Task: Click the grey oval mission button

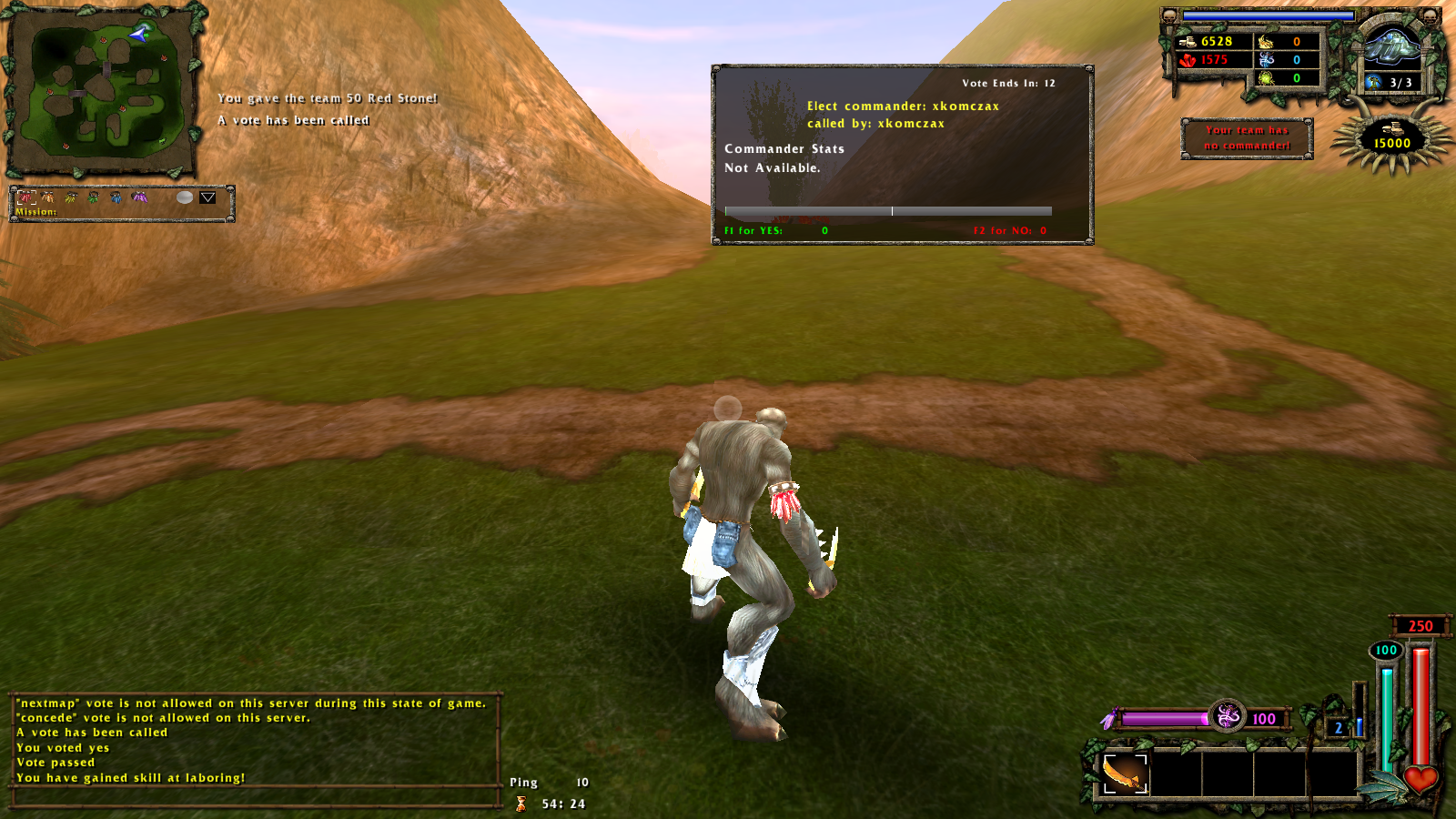Action: [185, 197]
